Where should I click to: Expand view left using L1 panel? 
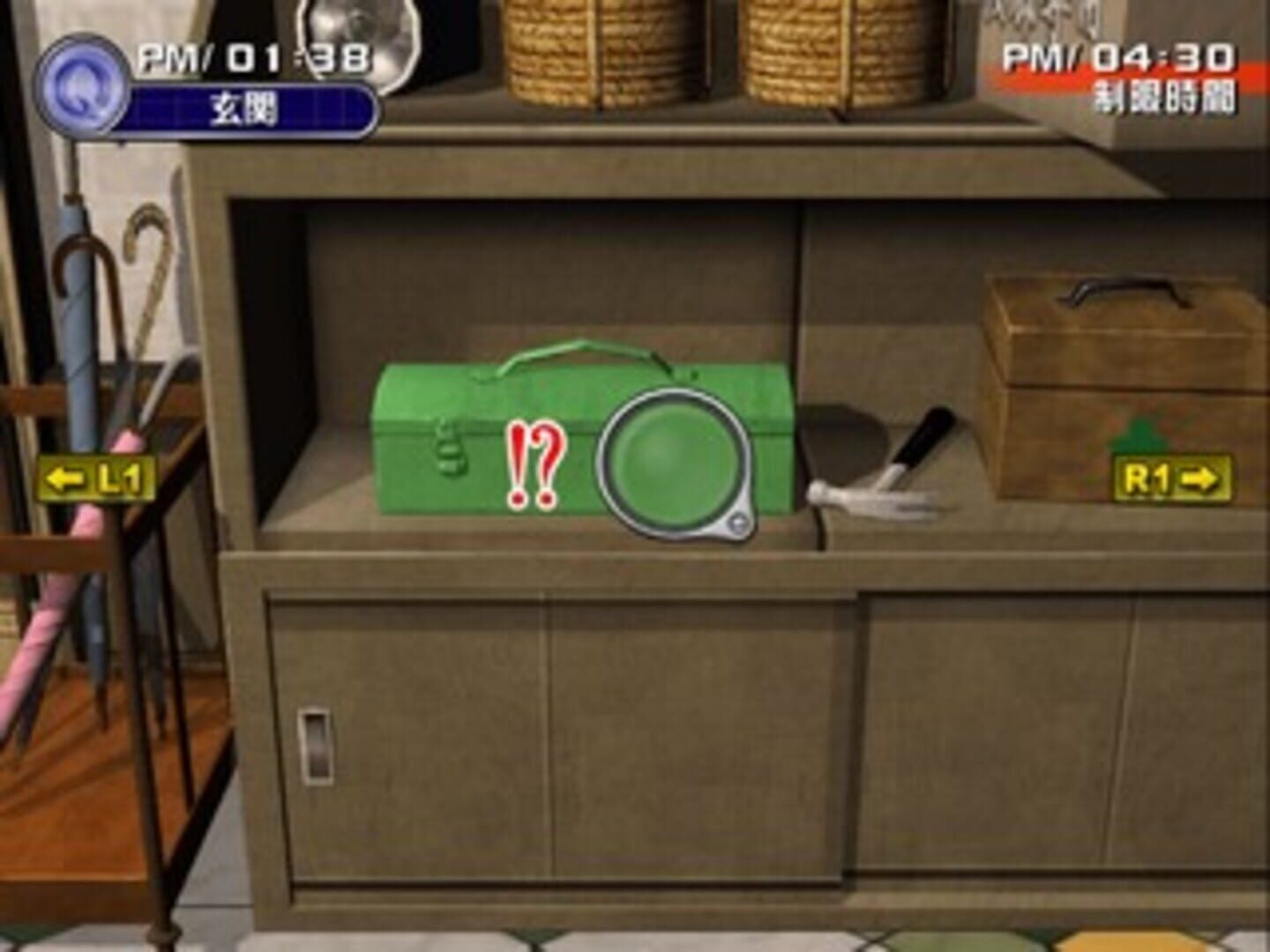[x=95, y=479]
